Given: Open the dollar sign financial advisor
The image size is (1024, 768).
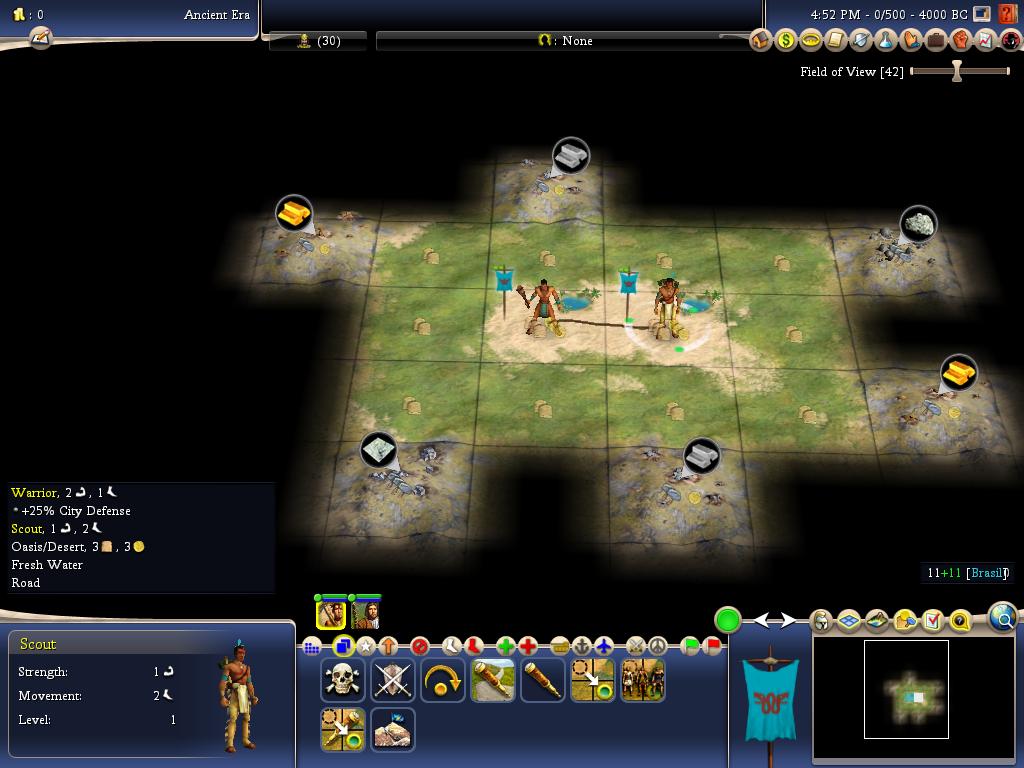Looking at the screenshot, I should tap(786, 40).
